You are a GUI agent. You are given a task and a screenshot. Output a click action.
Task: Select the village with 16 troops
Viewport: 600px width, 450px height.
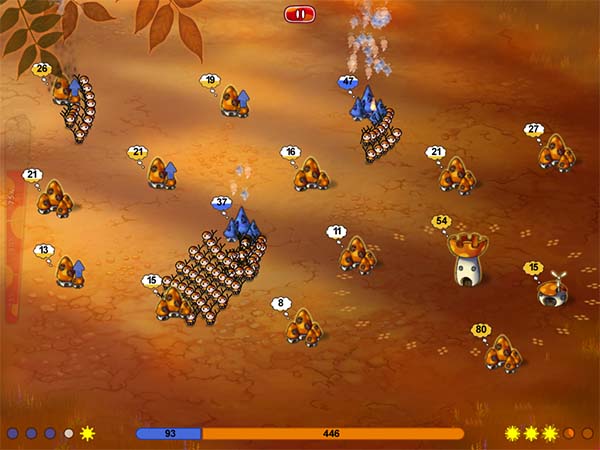312,173
